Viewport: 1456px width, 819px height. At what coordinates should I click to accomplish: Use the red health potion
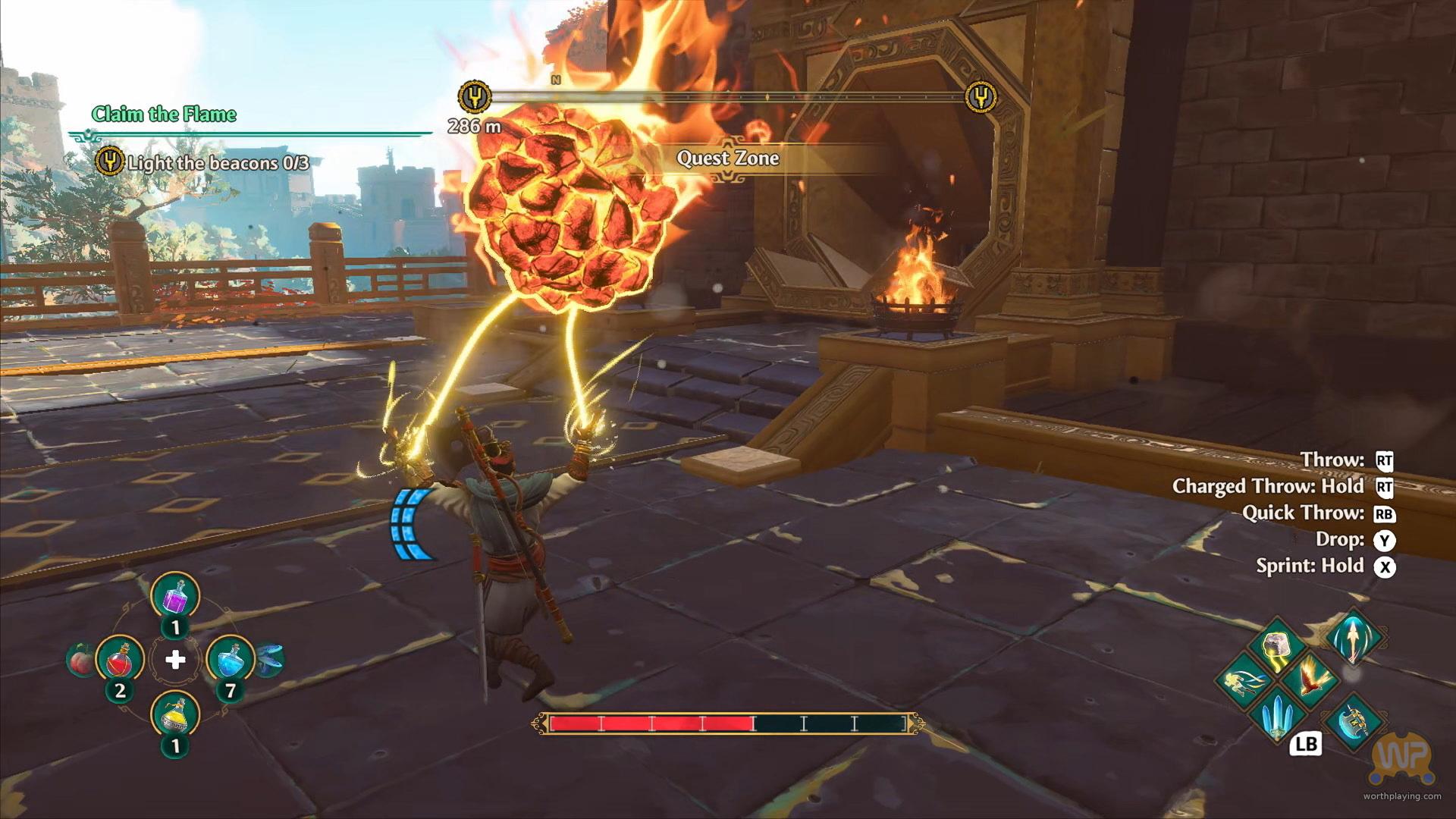point(120,661)
